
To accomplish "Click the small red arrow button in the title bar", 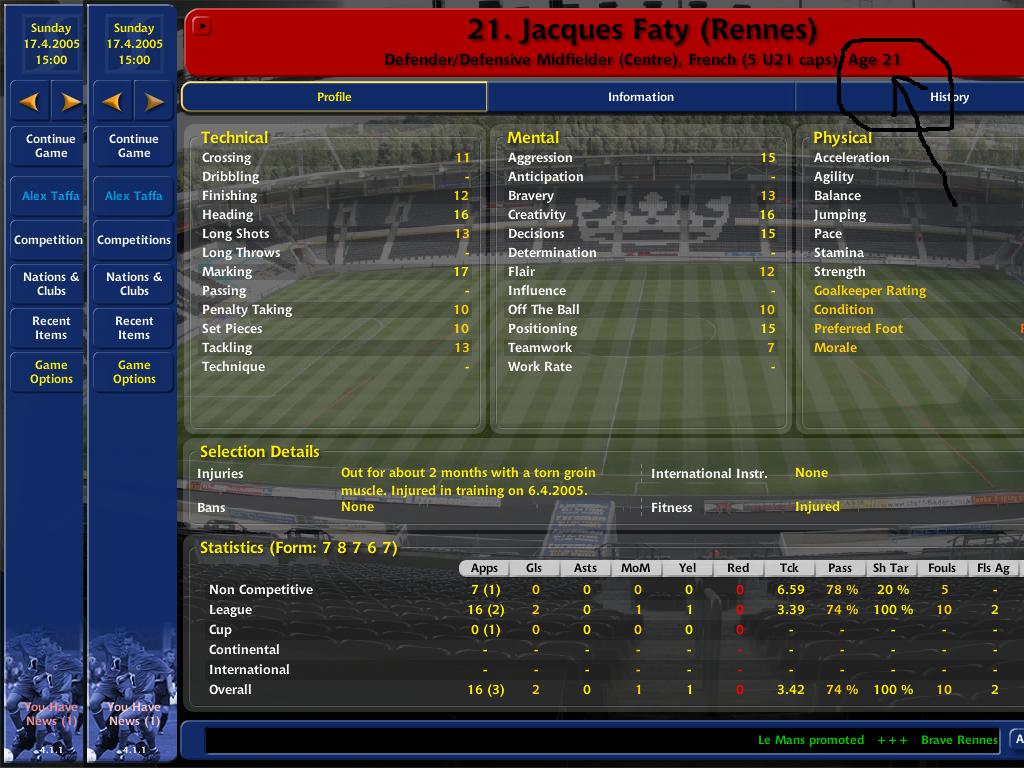I will tap(202, 27).
